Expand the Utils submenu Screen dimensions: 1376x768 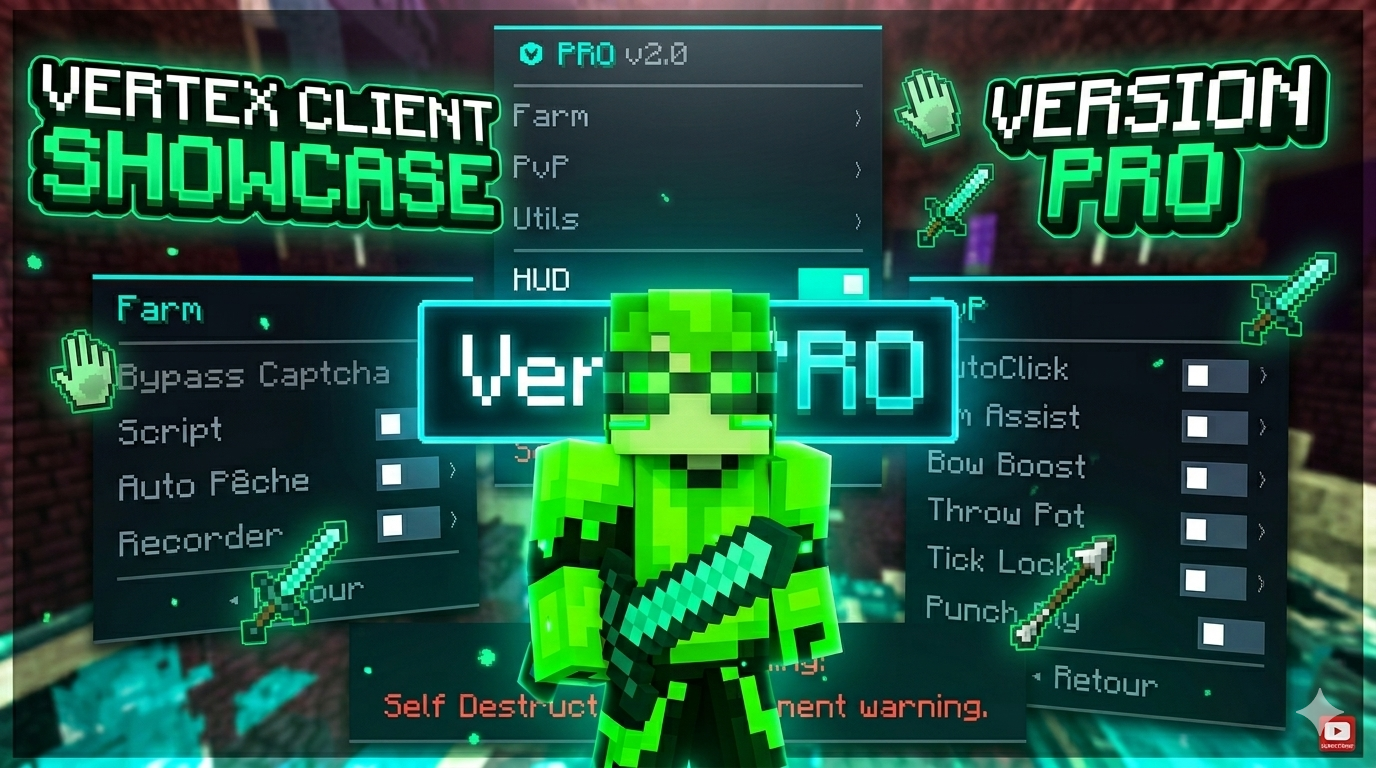tap(858, 219)
